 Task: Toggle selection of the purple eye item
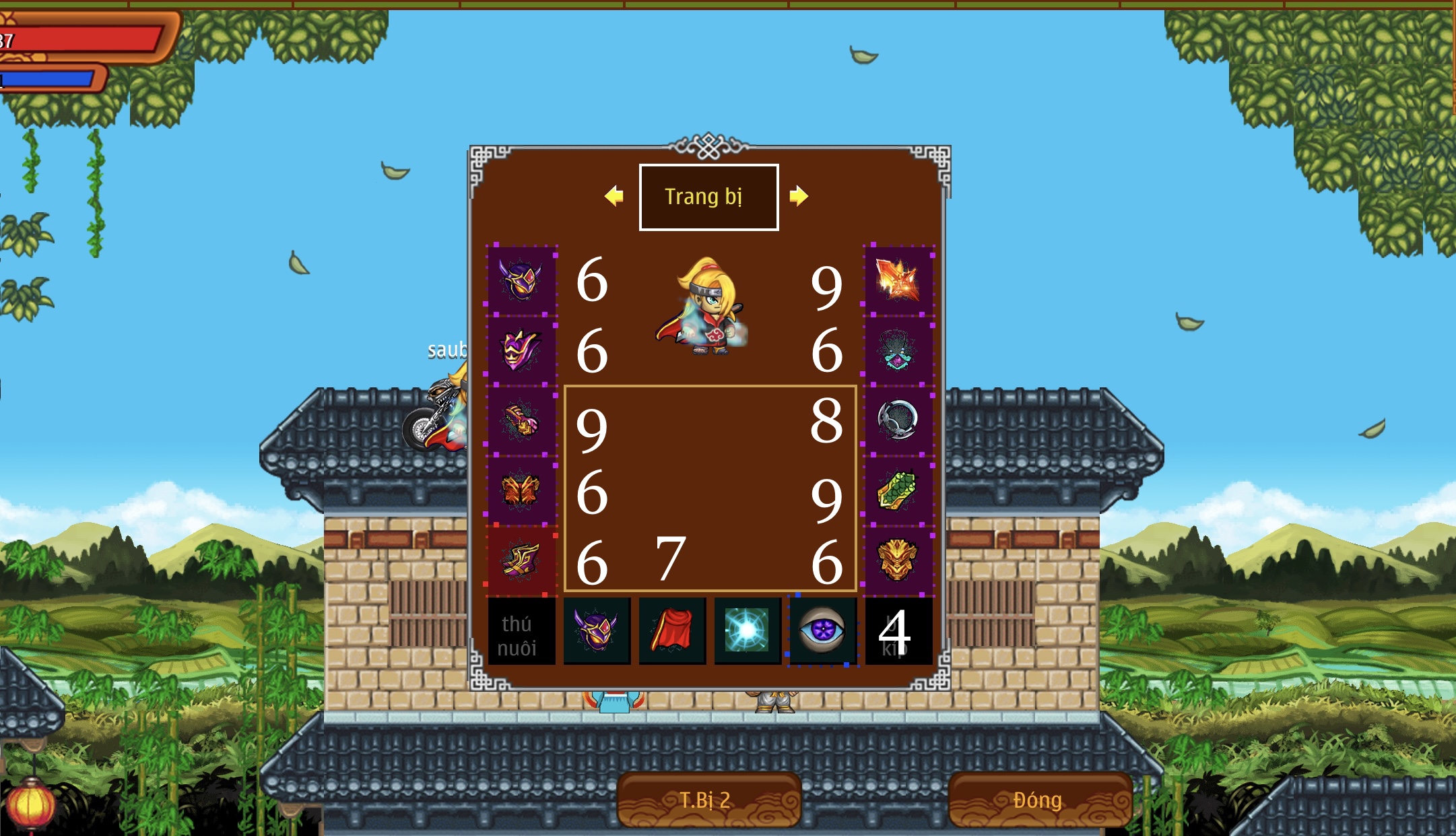click(822, 632)
